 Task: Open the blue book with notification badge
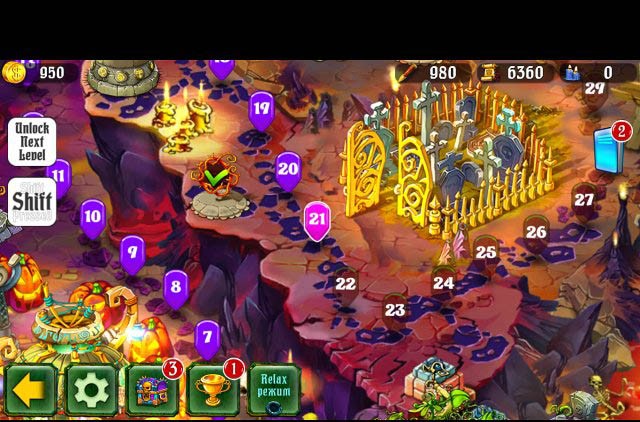609,150
